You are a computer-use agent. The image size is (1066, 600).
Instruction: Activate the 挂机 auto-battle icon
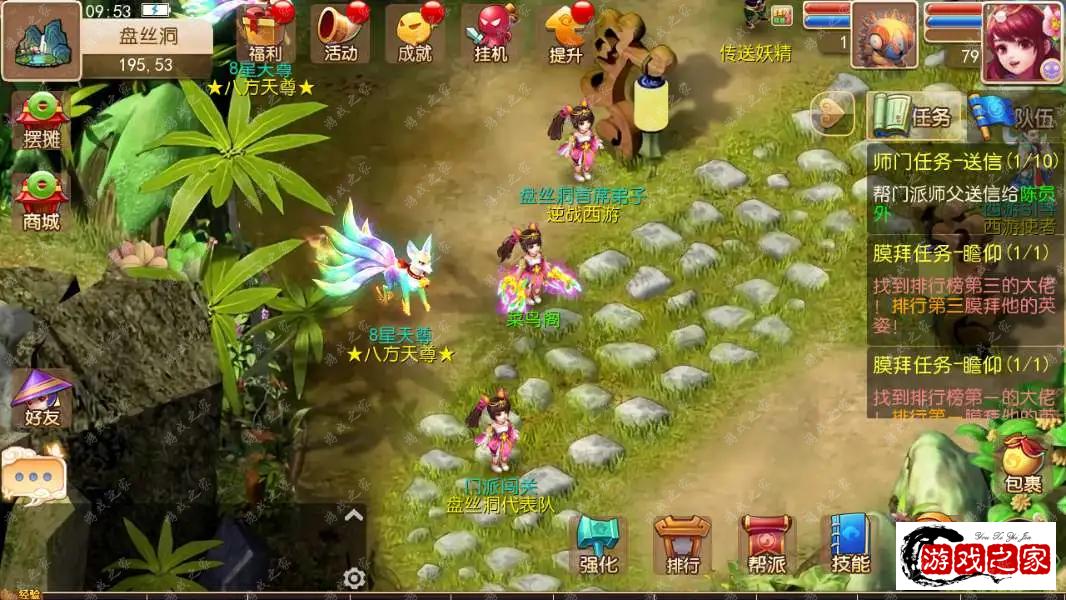coord(491,33)
